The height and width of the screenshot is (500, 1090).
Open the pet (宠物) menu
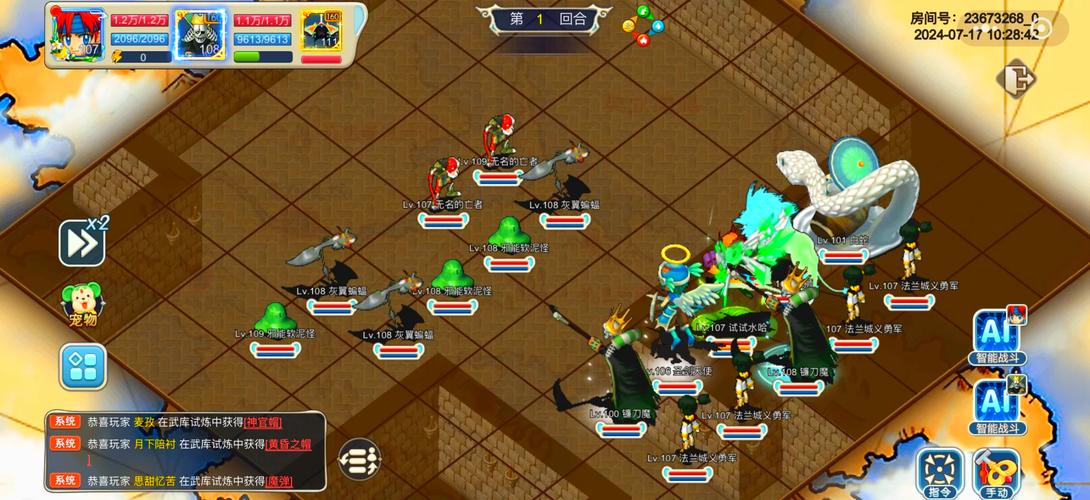[x=81, y=304]
